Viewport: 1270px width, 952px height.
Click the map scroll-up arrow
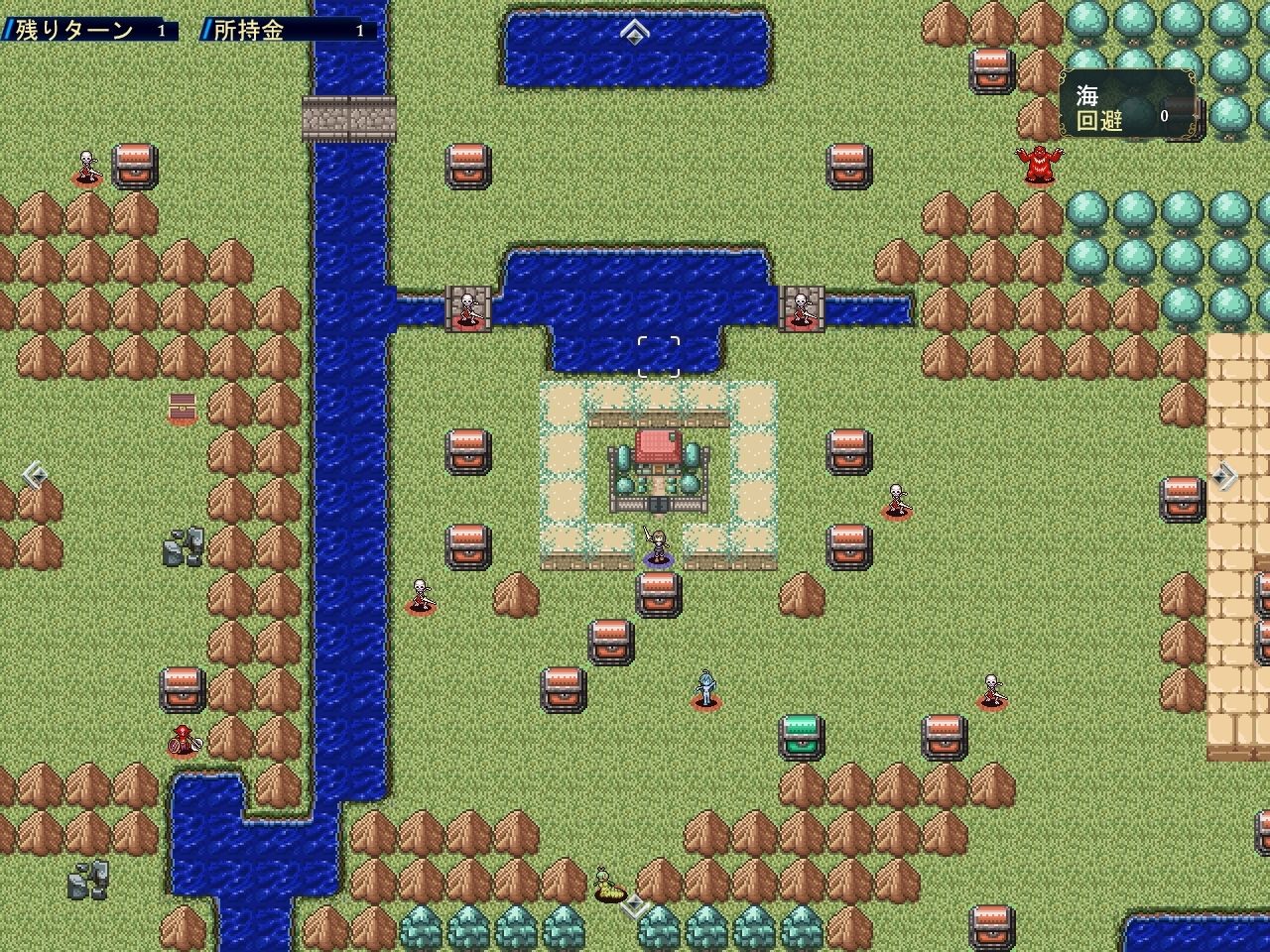point(634,33)
